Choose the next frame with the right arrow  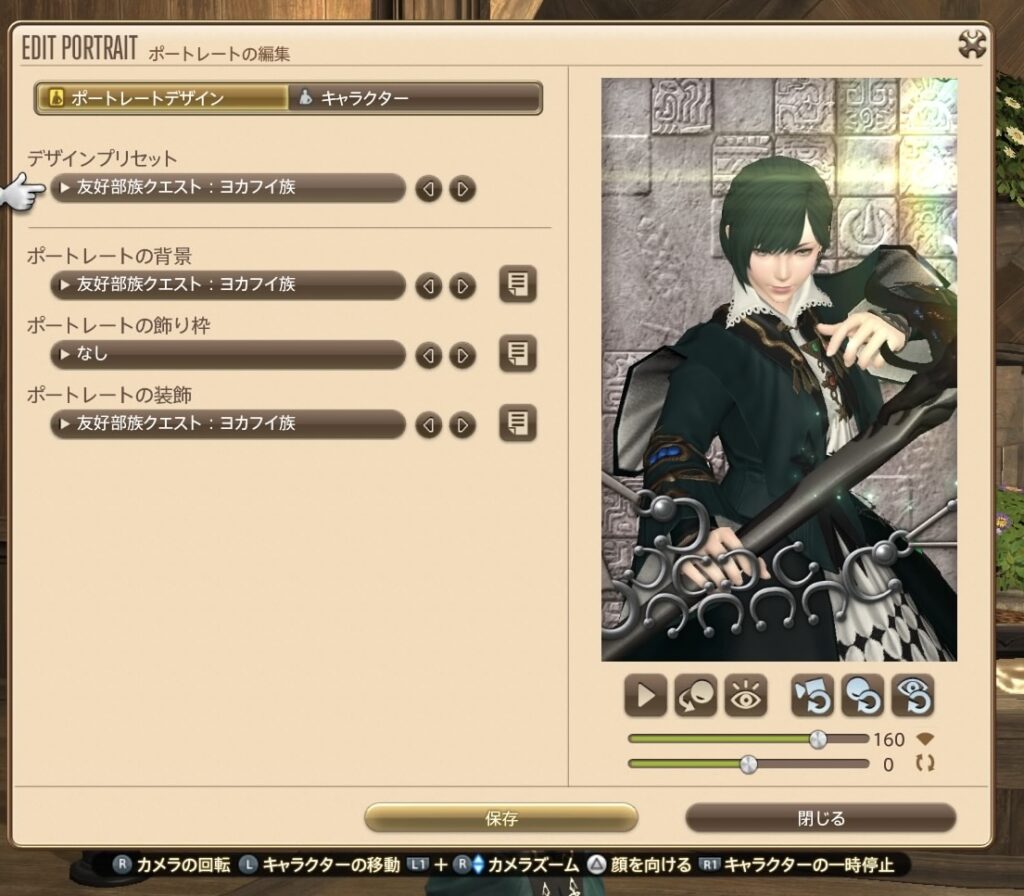pyautogui.click(x=462, y=355)
